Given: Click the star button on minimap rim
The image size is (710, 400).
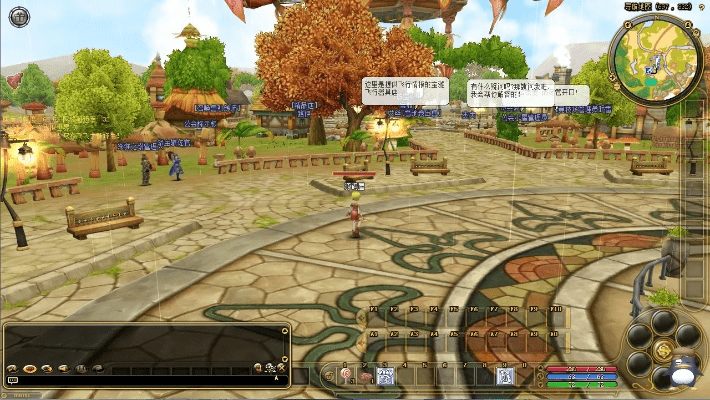Looking at the screenshot, I should pyautogui.click(x=697, y=32).
